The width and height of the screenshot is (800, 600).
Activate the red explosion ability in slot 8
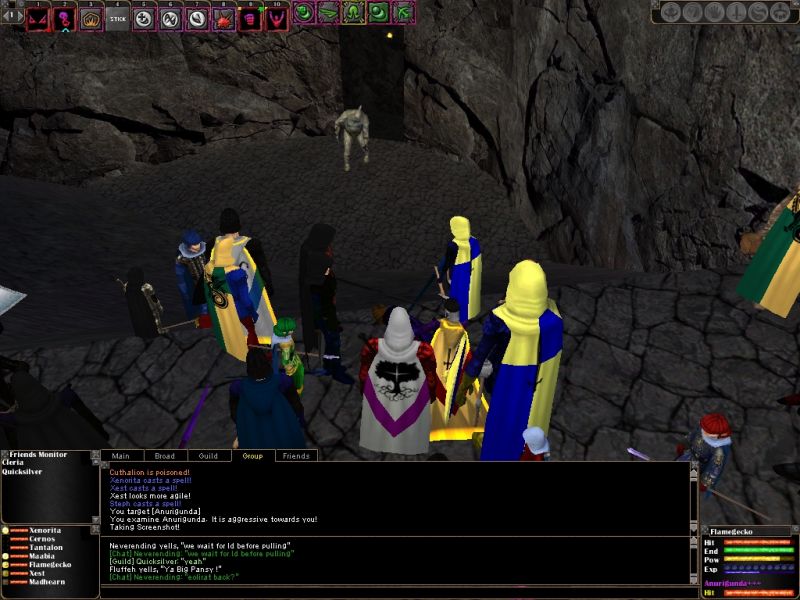(x=223, y=18)
